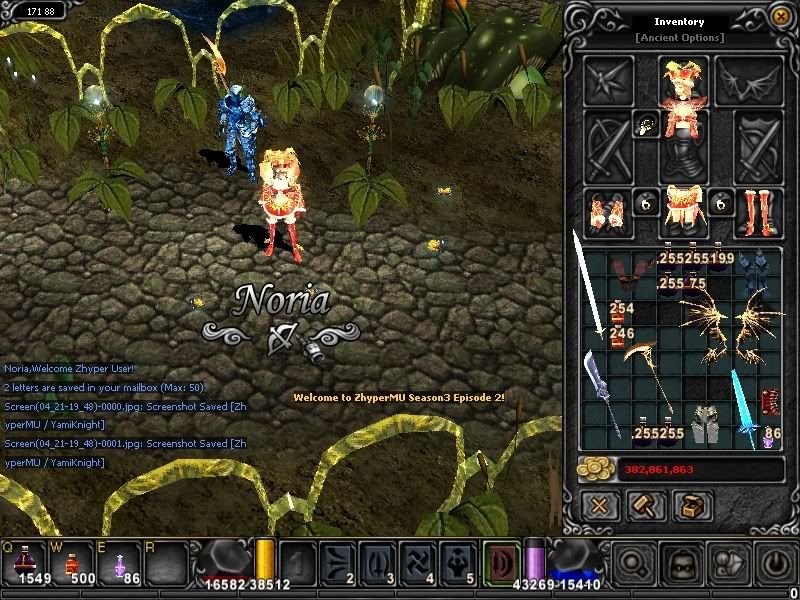Select the equipped red helmet slot
This screenshot has height=600, width=800.
pos(685,81)
